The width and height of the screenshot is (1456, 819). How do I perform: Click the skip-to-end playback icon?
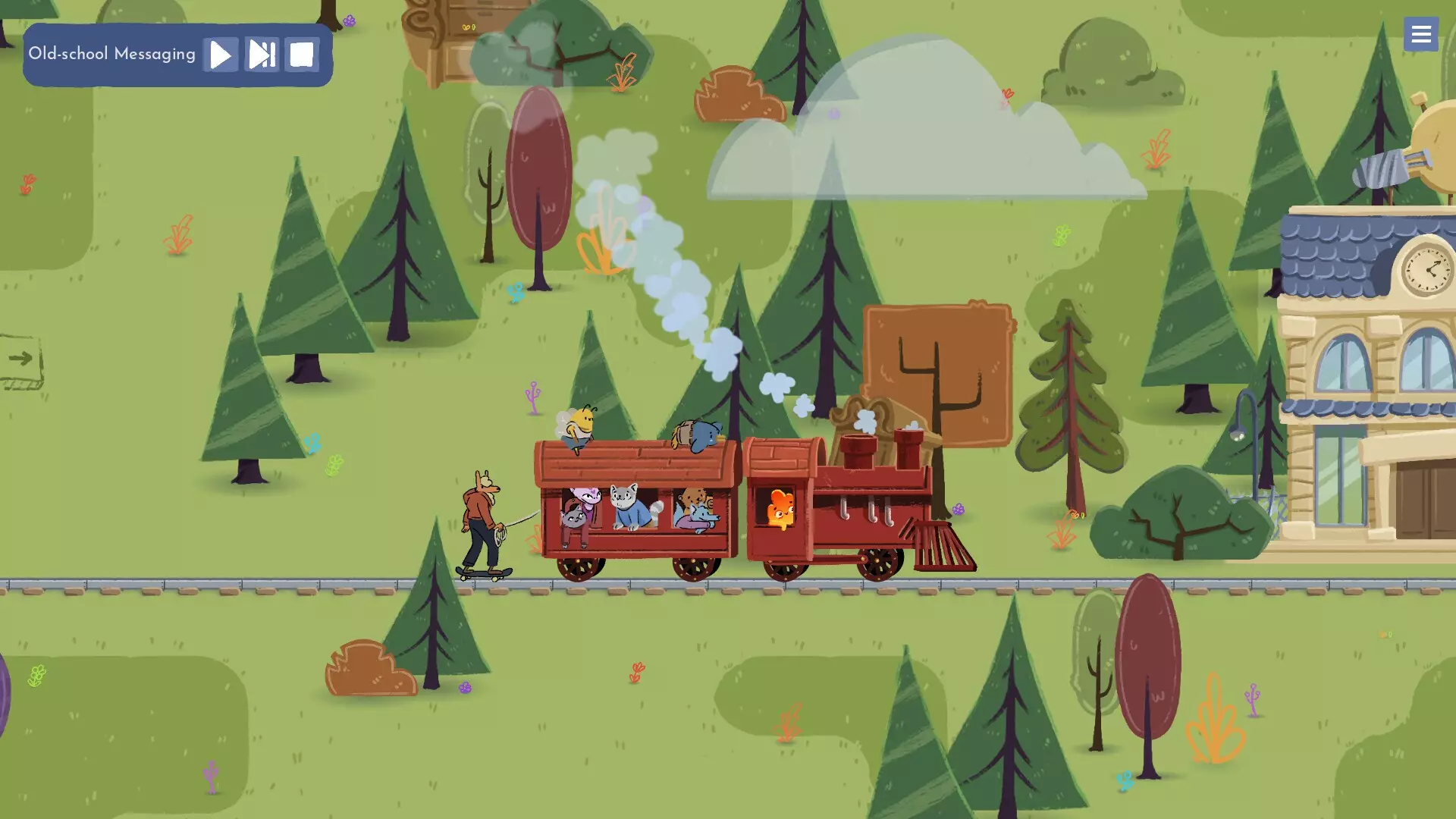262,54
